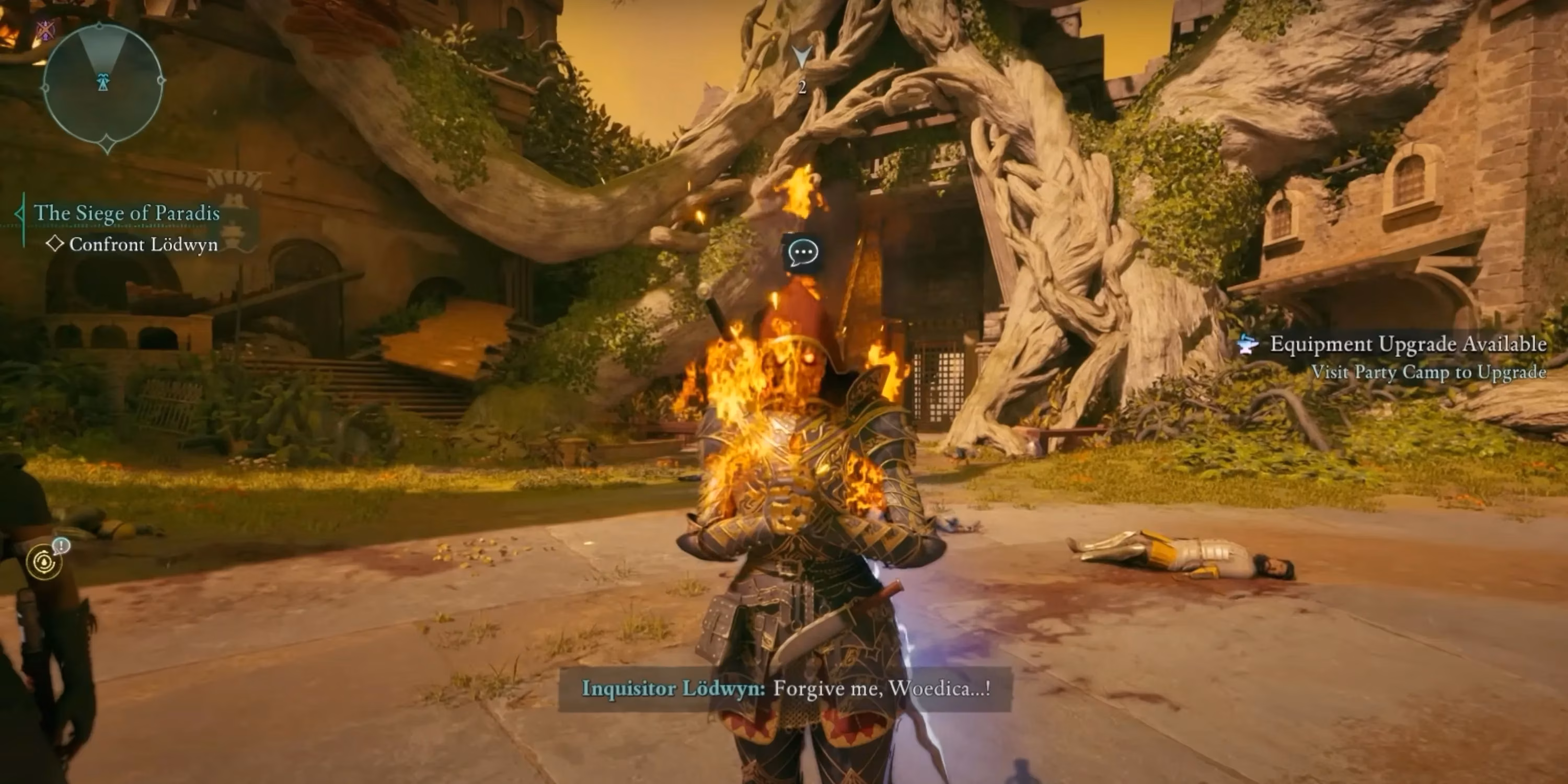Screen dimensions: 1568x784
Task: Click the companion ability swirl icon
Action: click(x=44, y=562)
